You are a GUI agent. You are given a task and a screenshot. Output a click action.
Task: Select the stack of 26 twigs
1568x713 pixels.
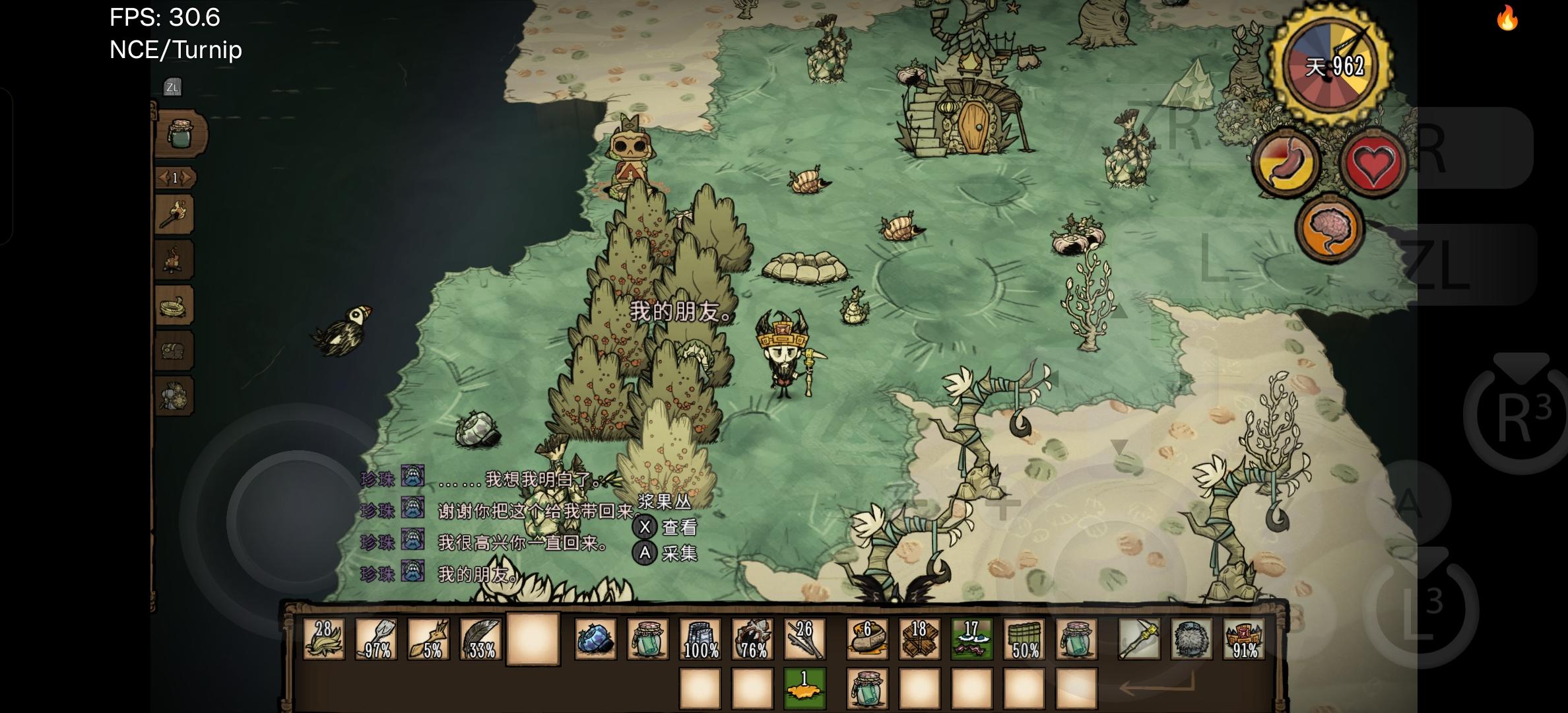[804, 639]
